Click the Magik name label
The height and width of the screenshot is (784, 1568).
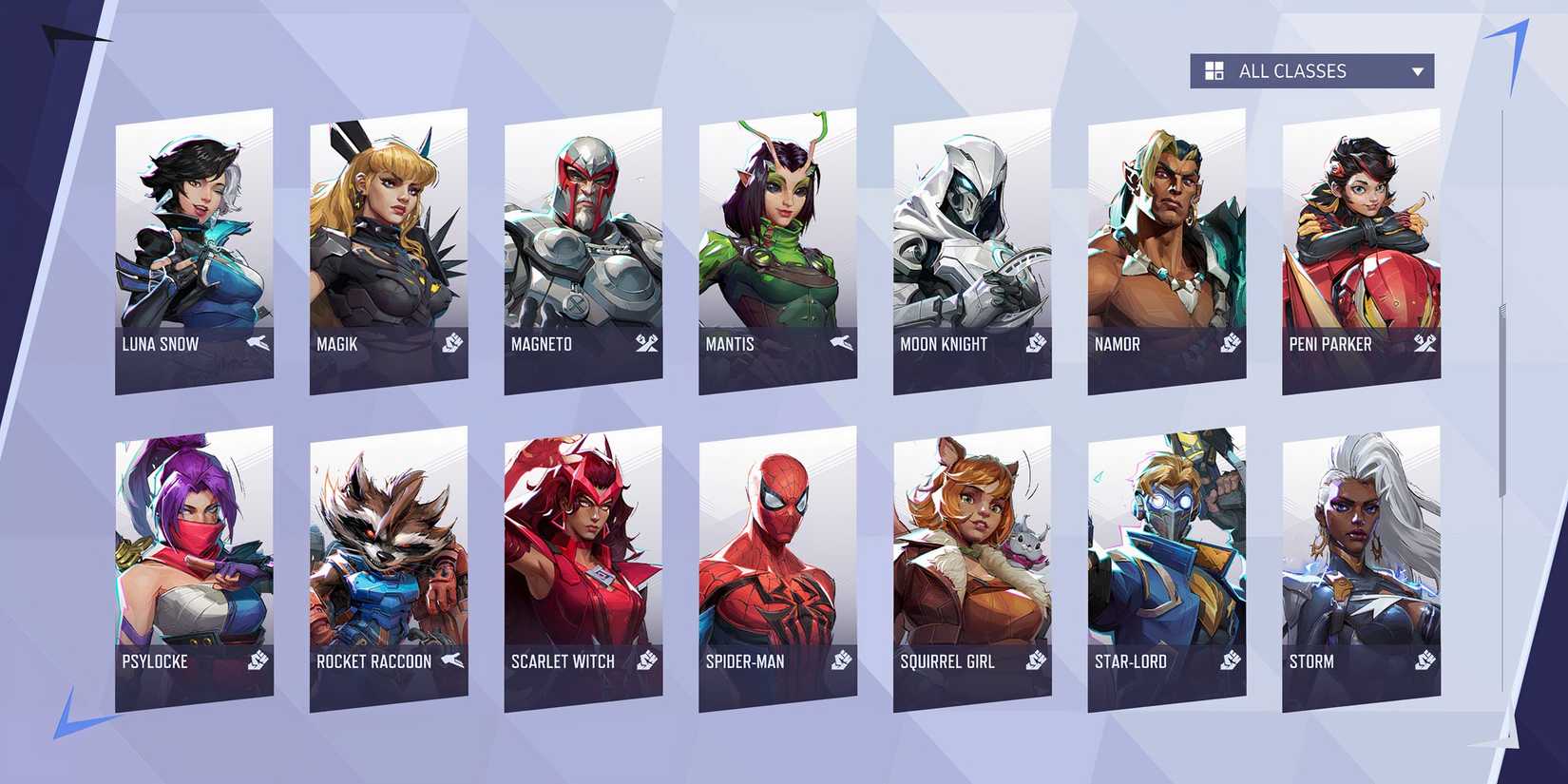tap(338, 344)
